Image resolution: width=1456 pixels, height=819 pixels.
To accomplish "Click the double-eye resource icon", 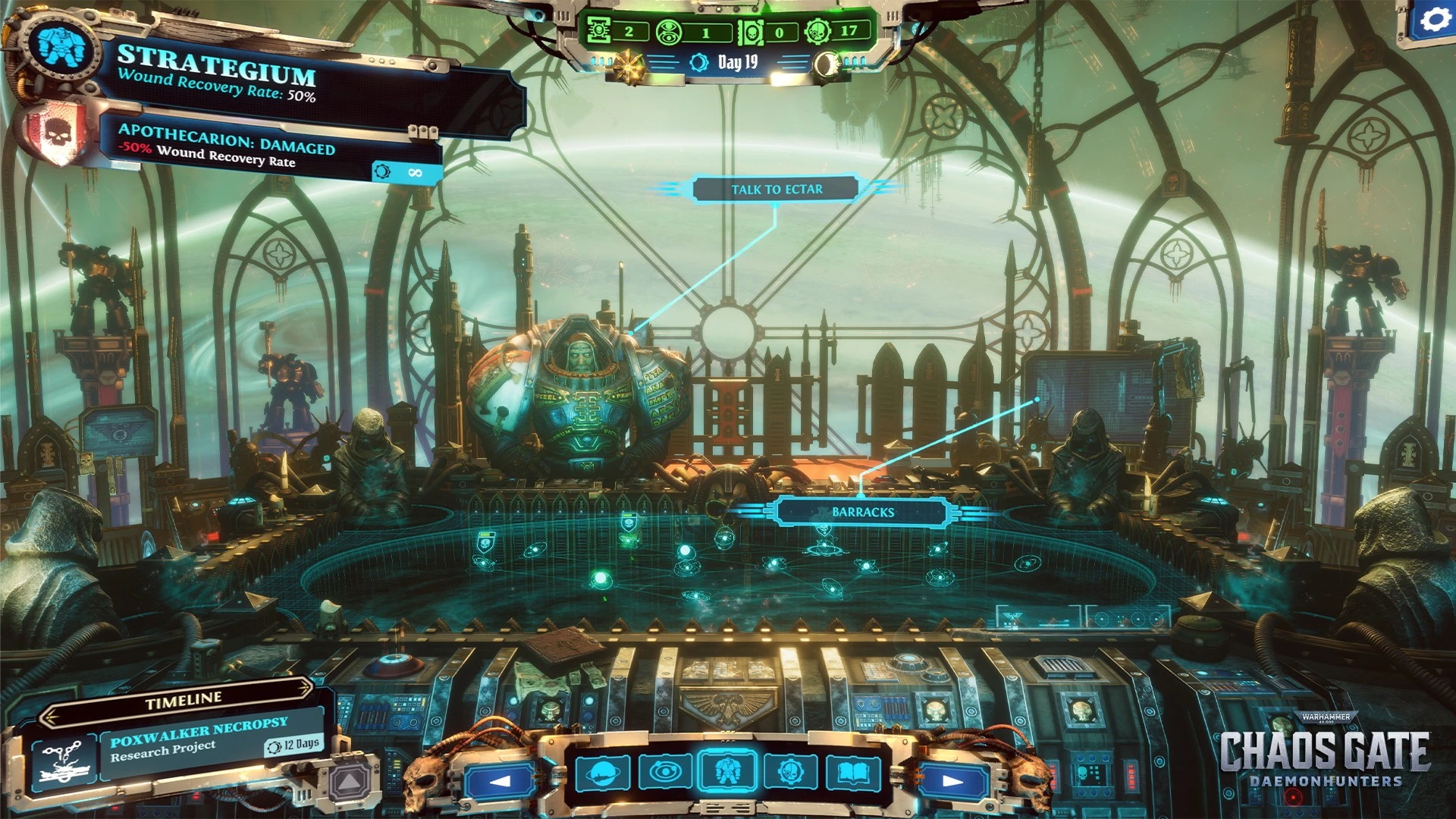I will tap(669, 32).
